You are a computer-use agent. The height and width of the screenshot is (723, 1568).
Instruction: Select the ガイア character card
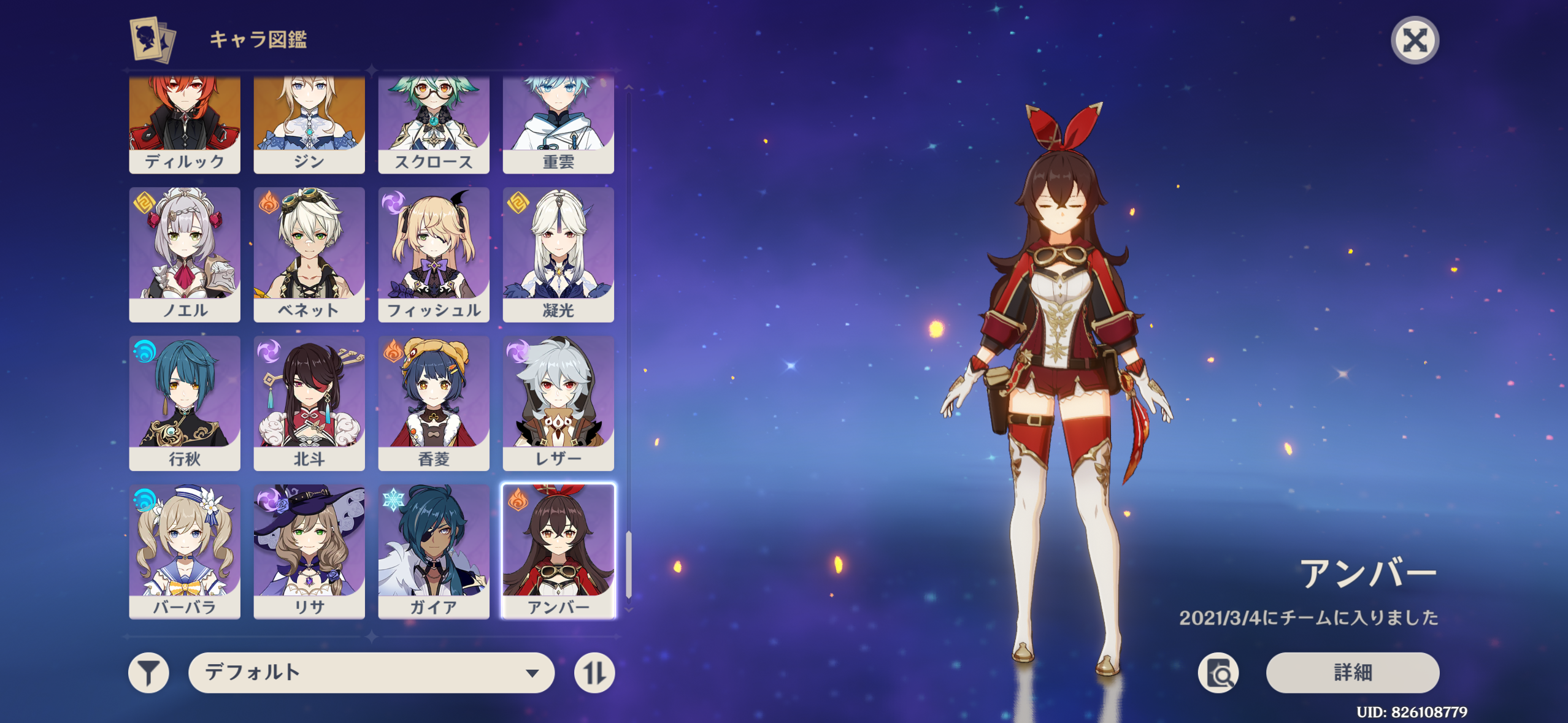pos(433,551)
